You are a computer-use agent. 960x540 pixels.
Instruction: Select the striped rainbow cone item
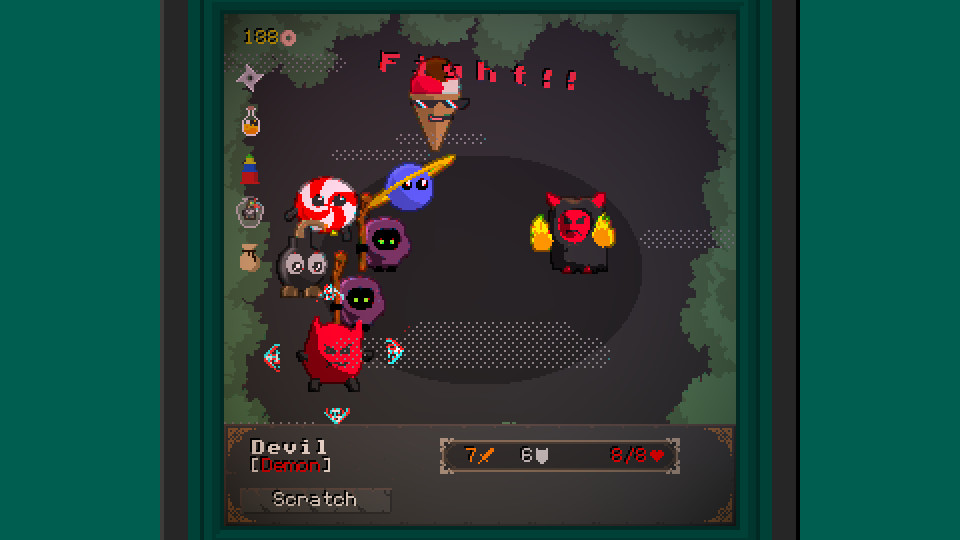pos(250,167)
